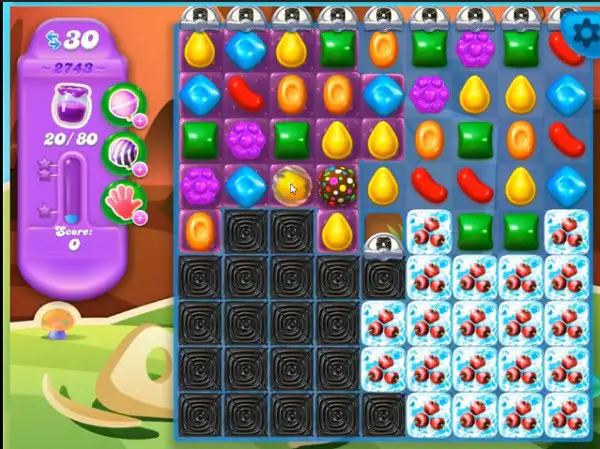The image size is (600, 449).
Task: Select the chocolate sprinkle color bomb
Action: pyautogui.click(x=337, y=185)
